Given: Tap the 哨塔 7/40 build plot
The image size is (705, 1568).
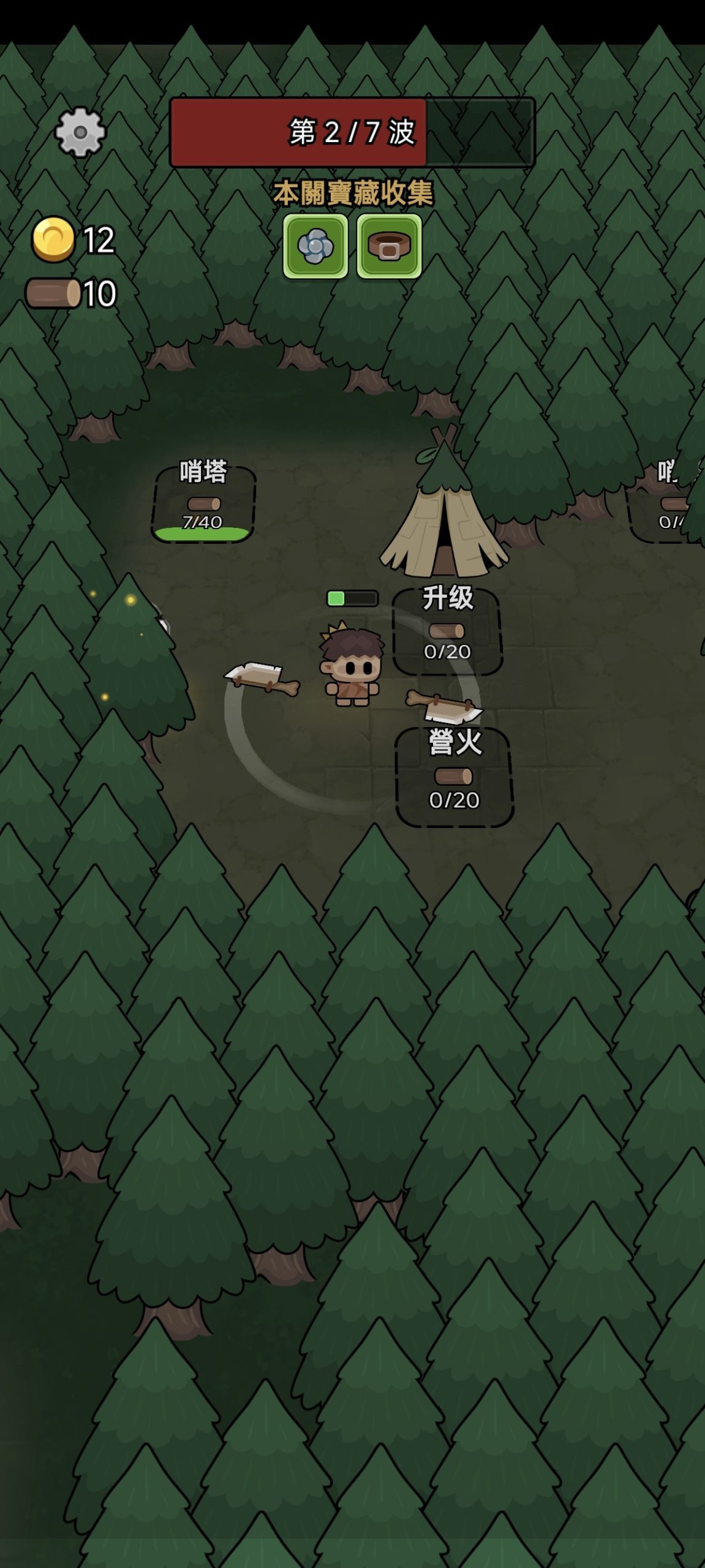Looking at the screenshot, I should click(203, 503).
